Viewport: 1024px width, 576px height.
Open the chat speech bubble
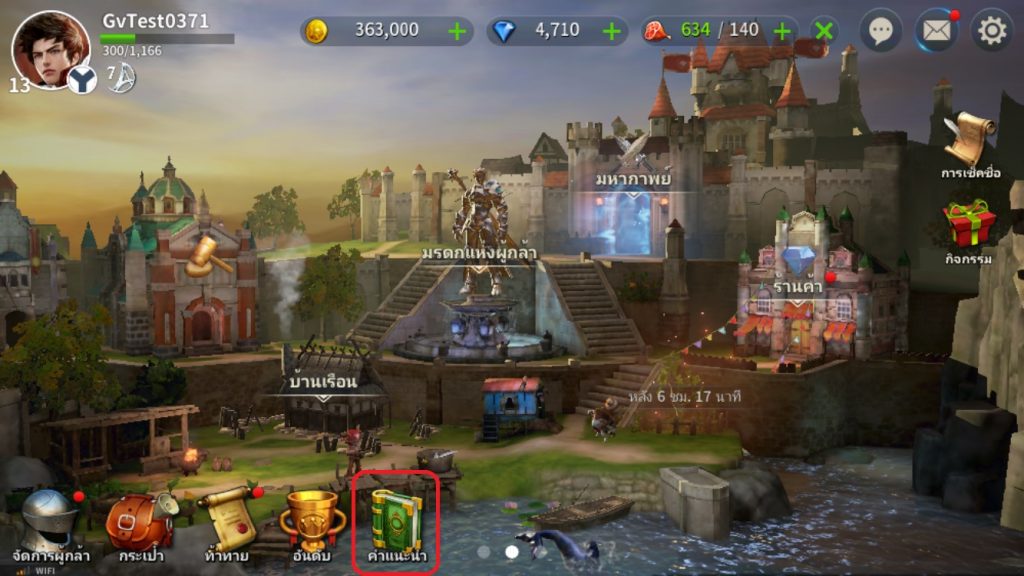(x=880, y=31)
